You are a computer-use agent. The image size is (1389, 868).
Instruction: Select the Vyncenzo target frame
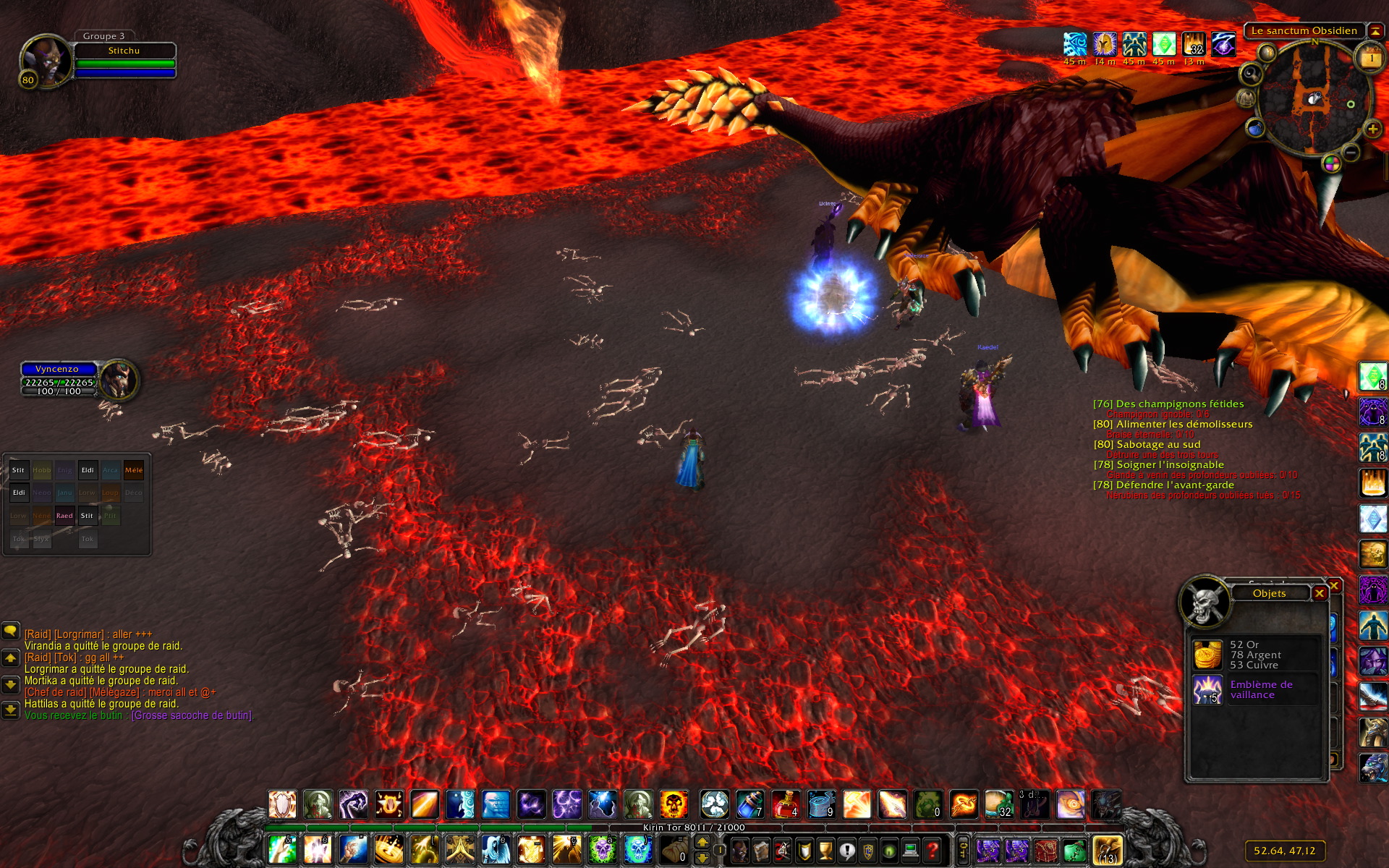click(x=58, y=369)
